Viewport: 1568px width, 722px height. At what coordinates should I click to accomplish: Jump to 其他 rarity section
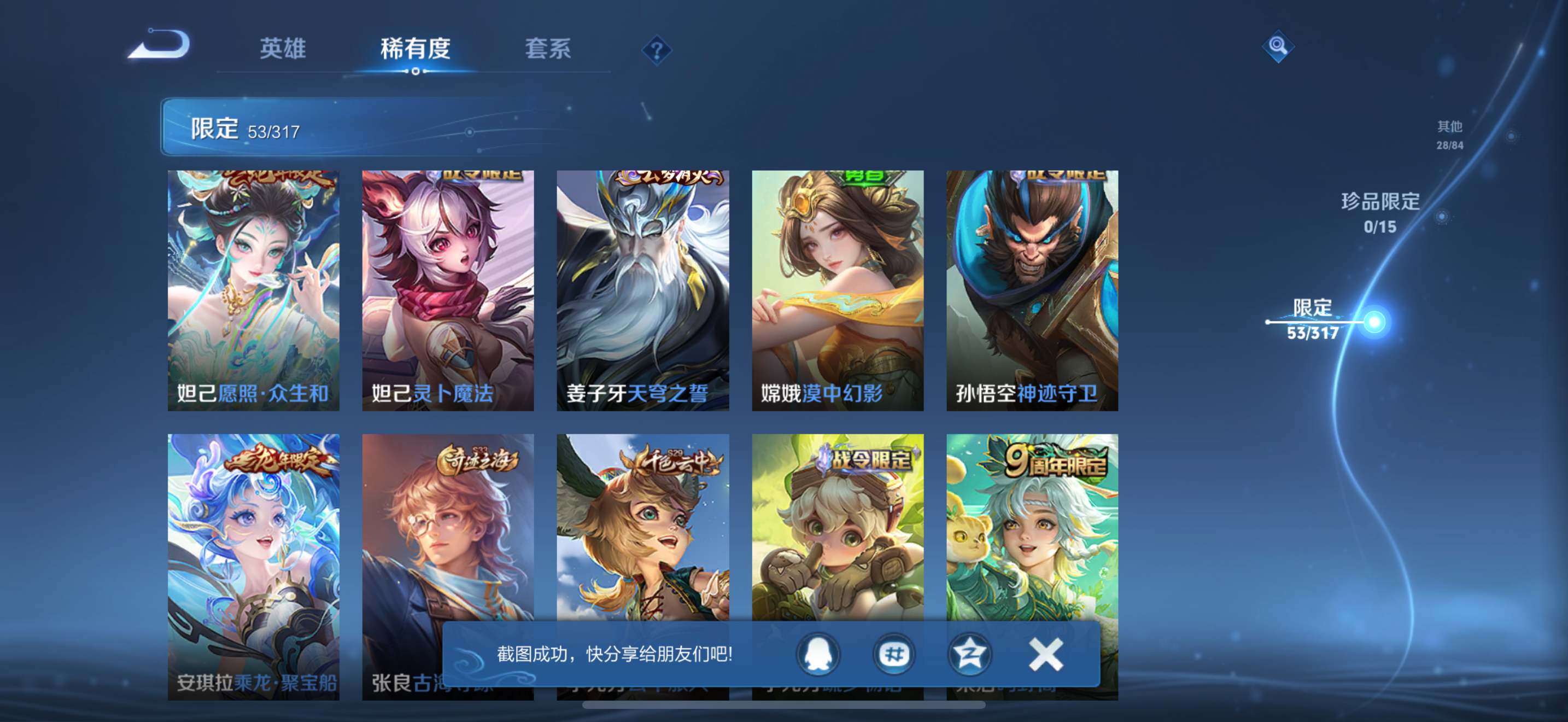click(x=1449, y=134)
